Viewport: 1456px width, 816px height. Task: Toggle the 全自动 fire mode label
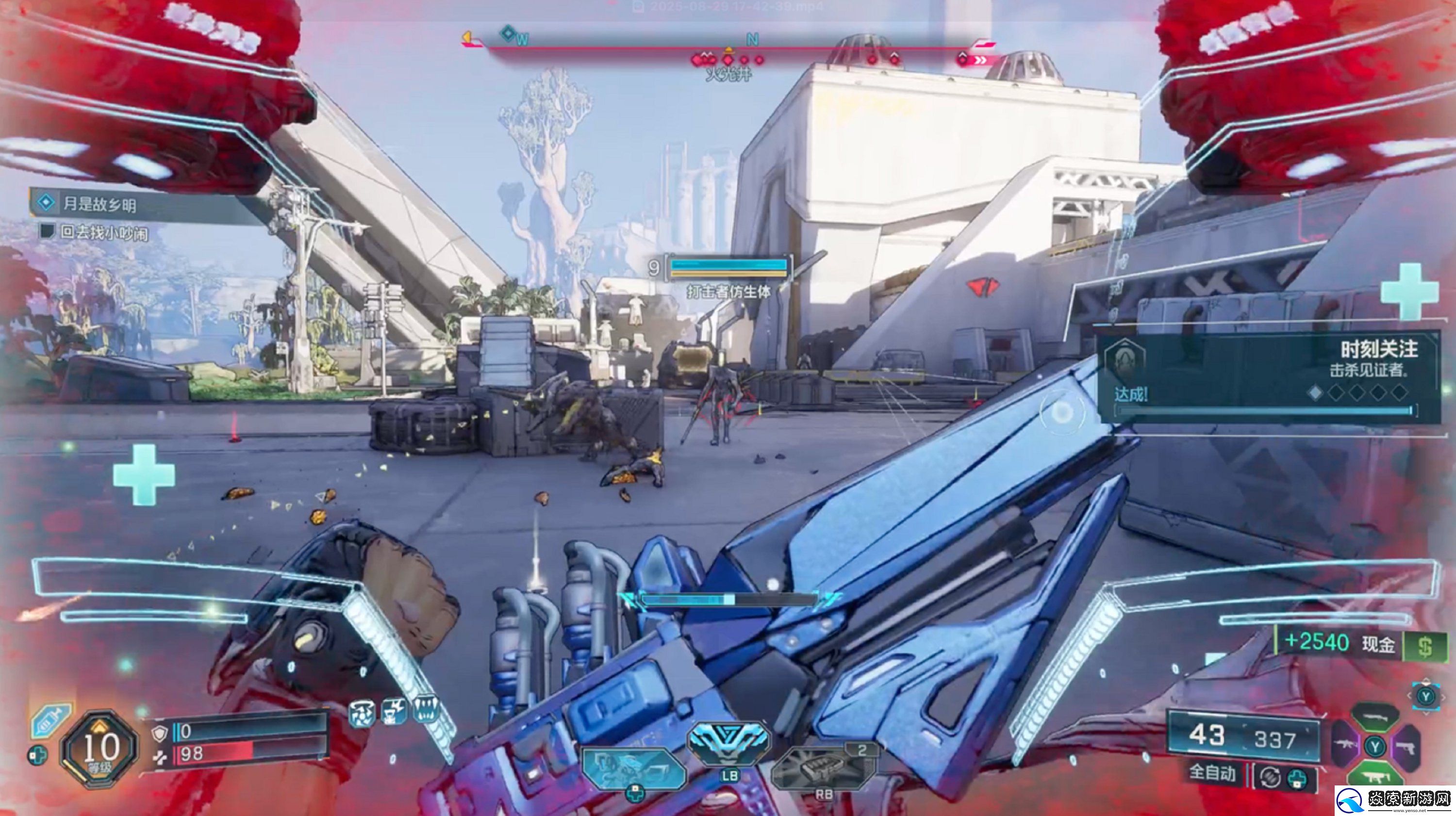[1212, 772]
